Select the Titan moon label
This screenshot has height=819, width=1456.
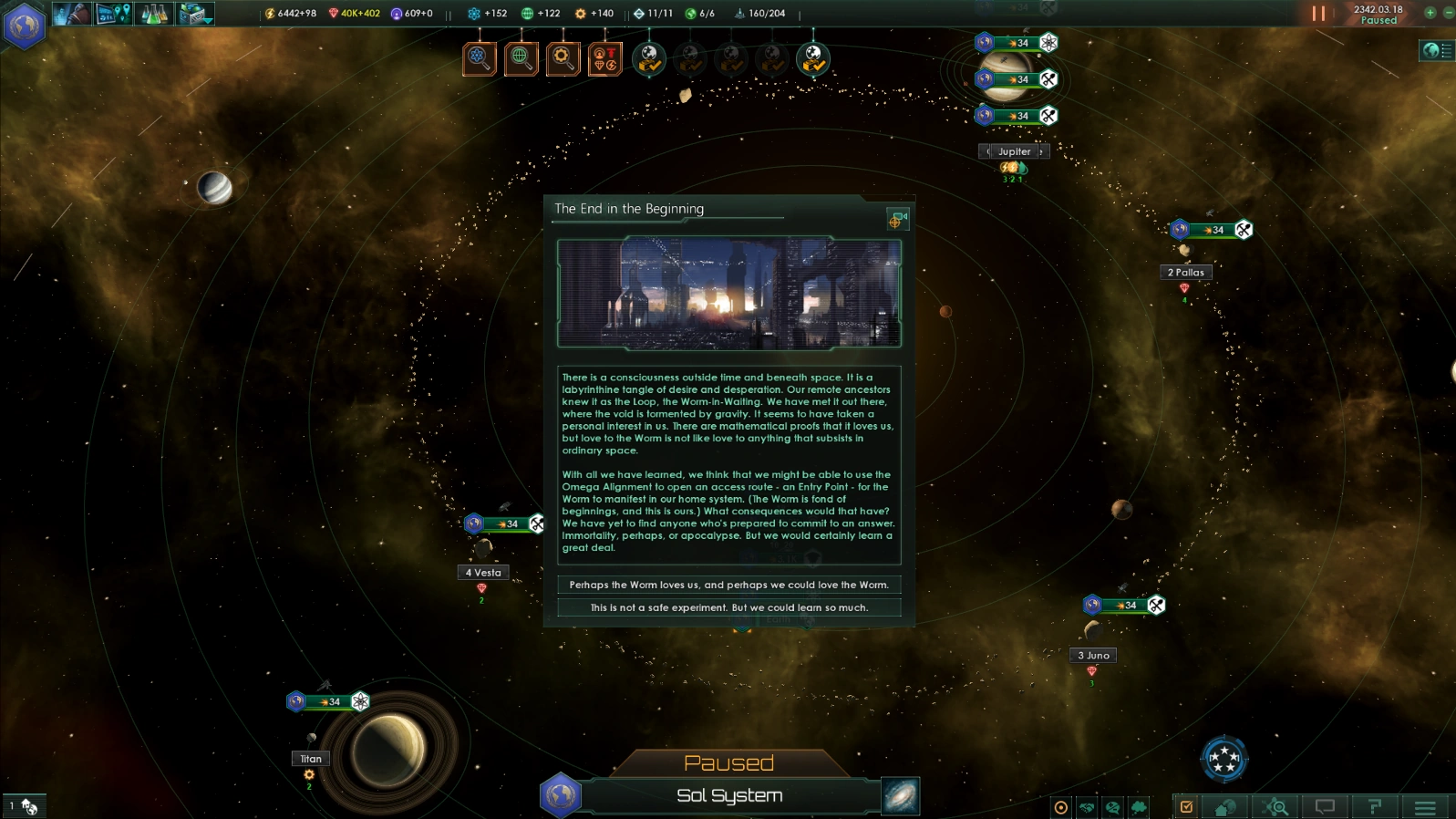tap(311, 759)
